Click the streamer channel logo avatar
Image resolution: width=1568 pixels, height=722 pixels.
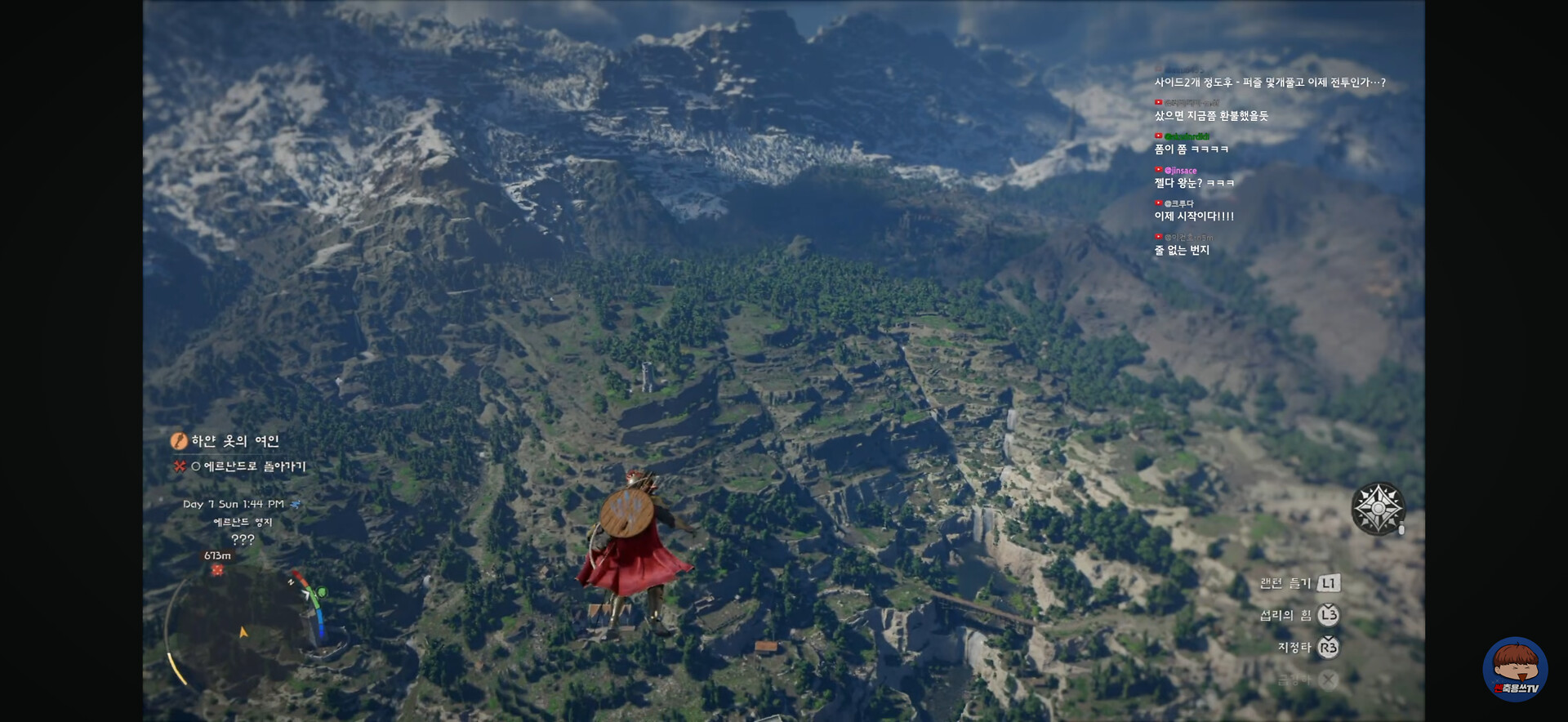[1515, 670]
